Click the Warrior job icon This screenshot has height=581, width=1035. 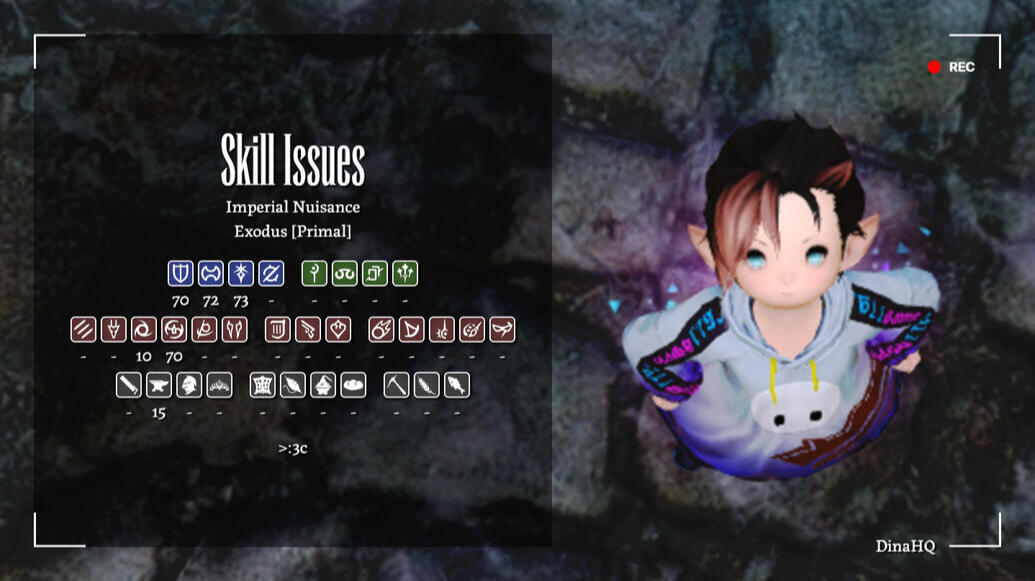(210, 273)
